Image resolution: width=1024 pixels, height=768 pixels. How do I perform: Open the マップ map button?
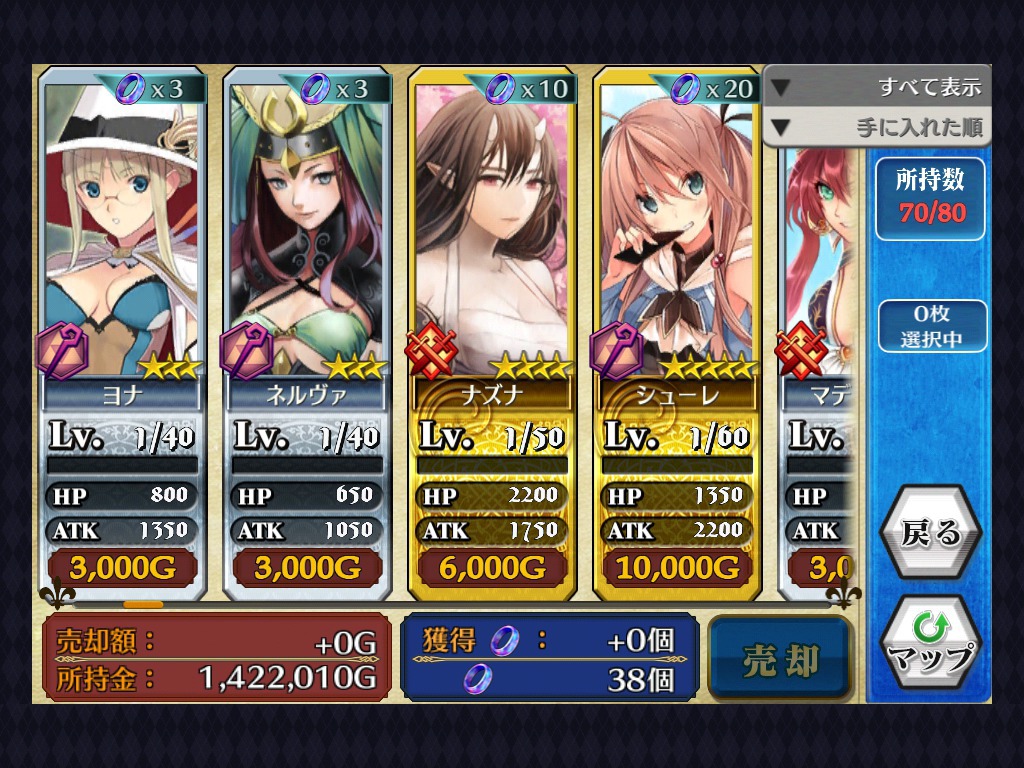[x=930, y=643]
